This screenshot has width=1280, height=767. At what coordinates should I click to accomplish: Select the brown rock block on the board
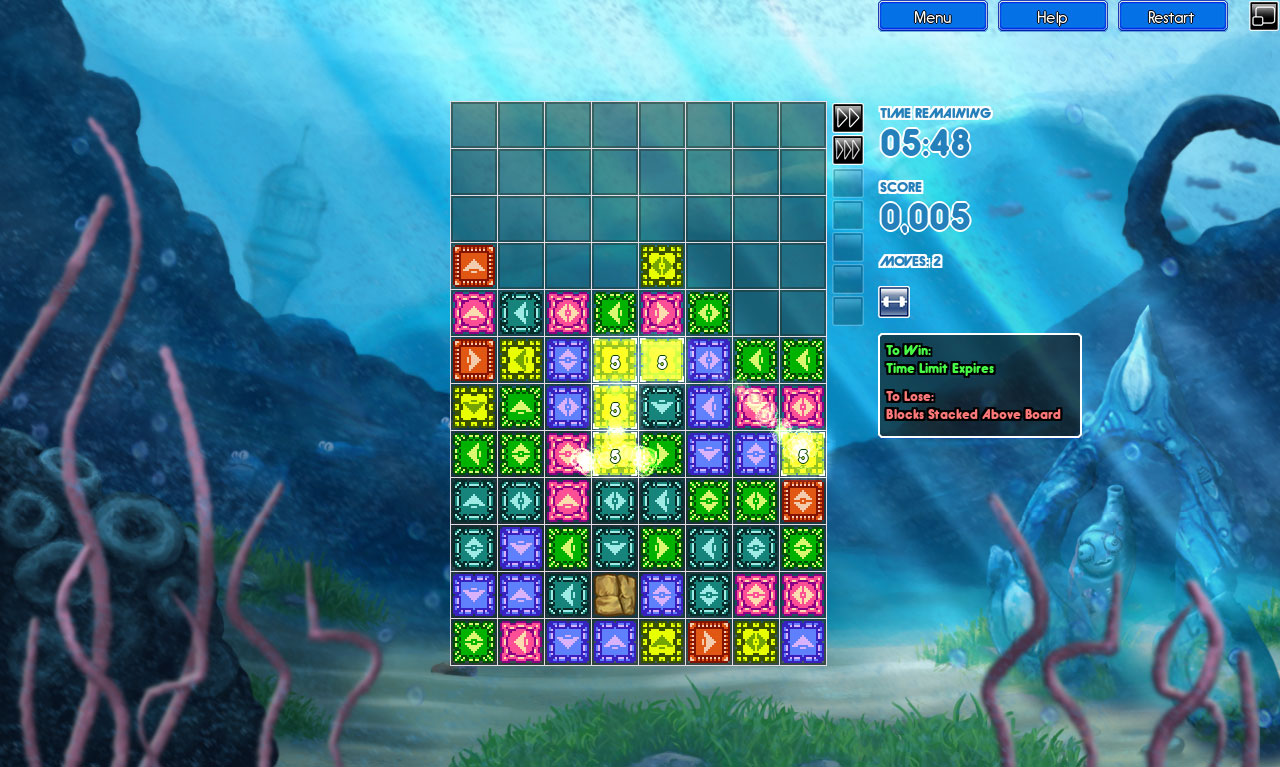click(x=615, y=593)
